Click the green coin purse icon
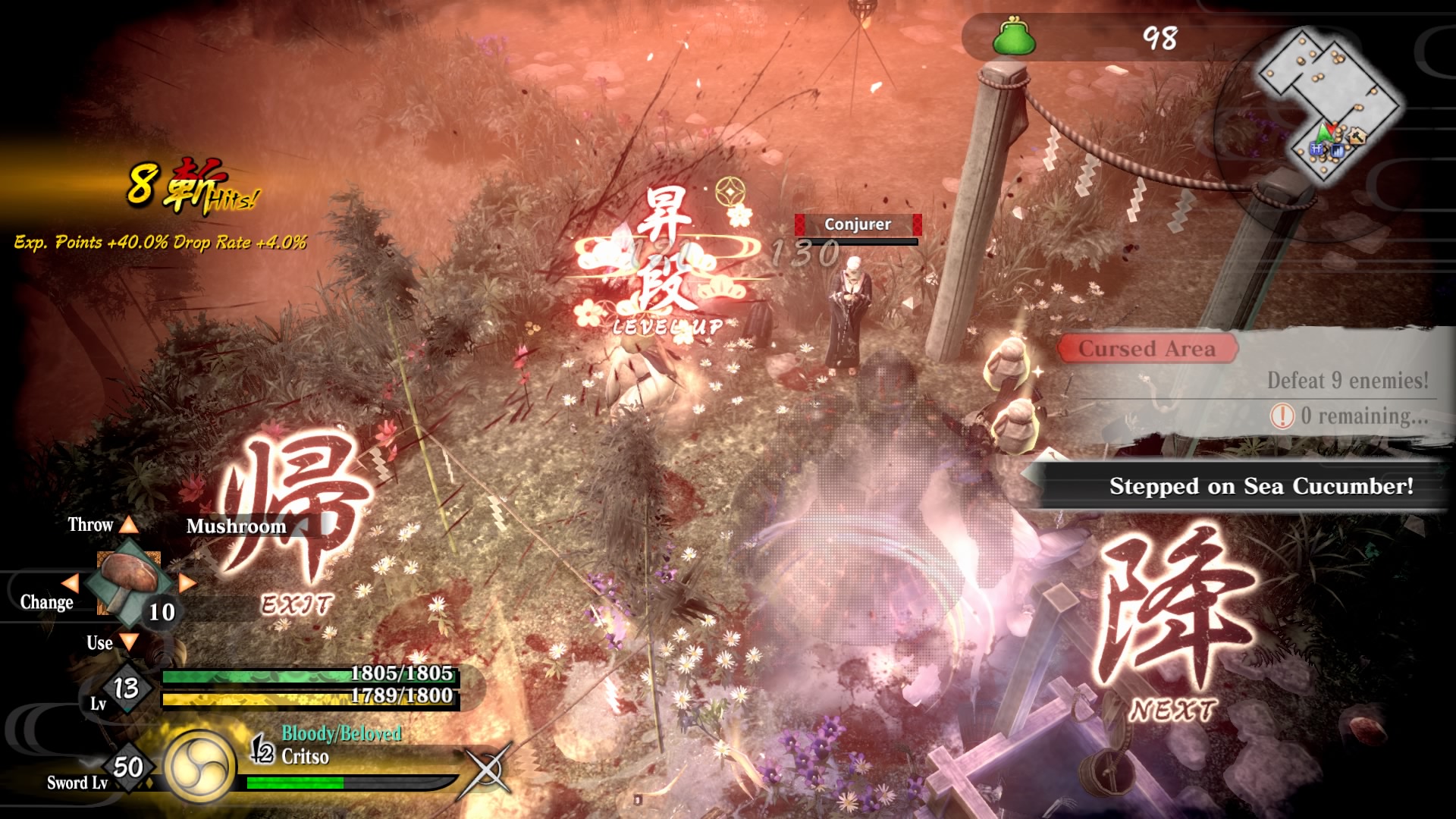The width and height of the screenshot is (1456, 819). point(1014,37)
